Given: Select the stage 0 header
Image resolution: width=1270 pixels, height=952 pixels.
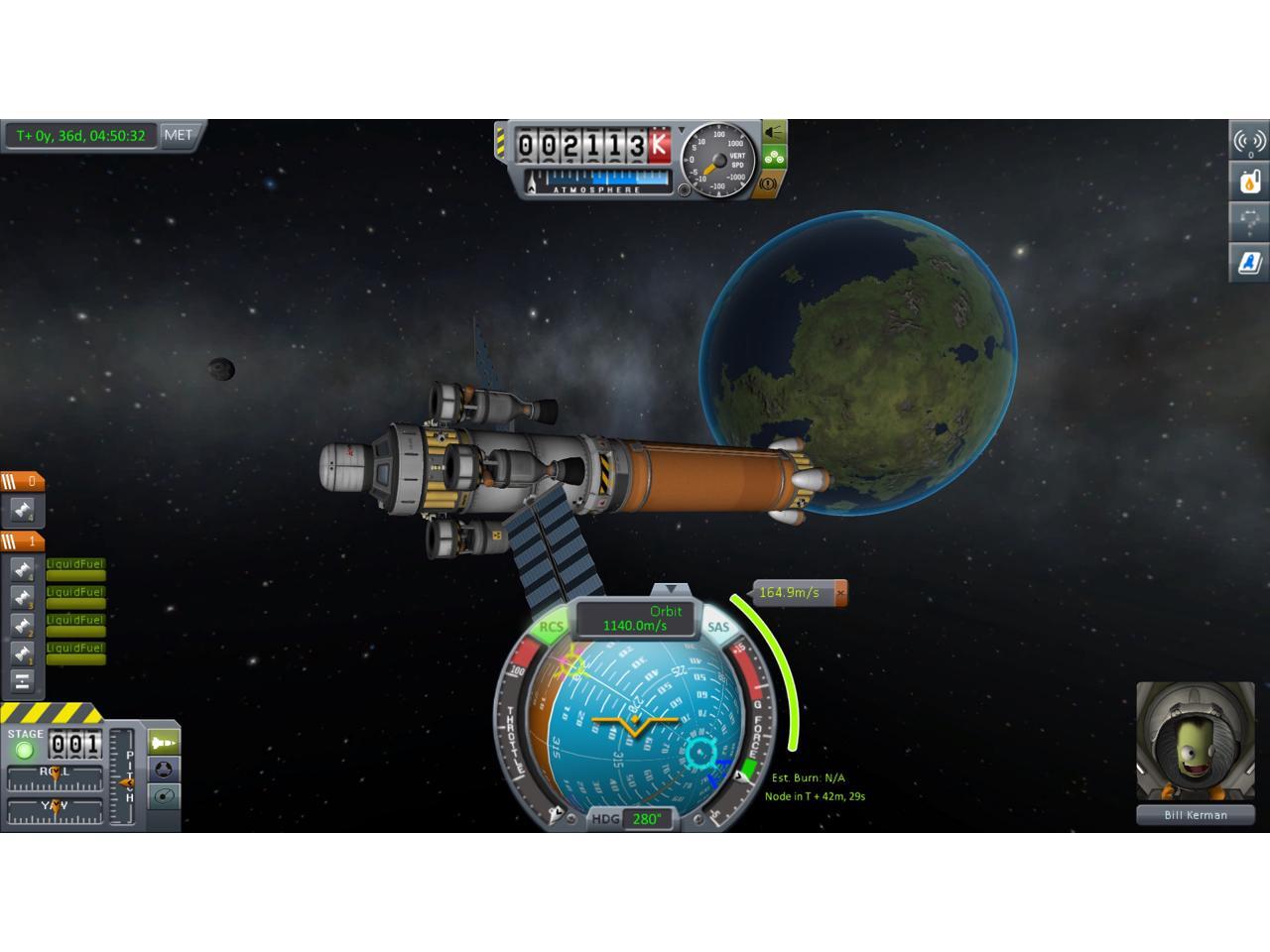Looking at the screenshot, I should pos(22,482).
